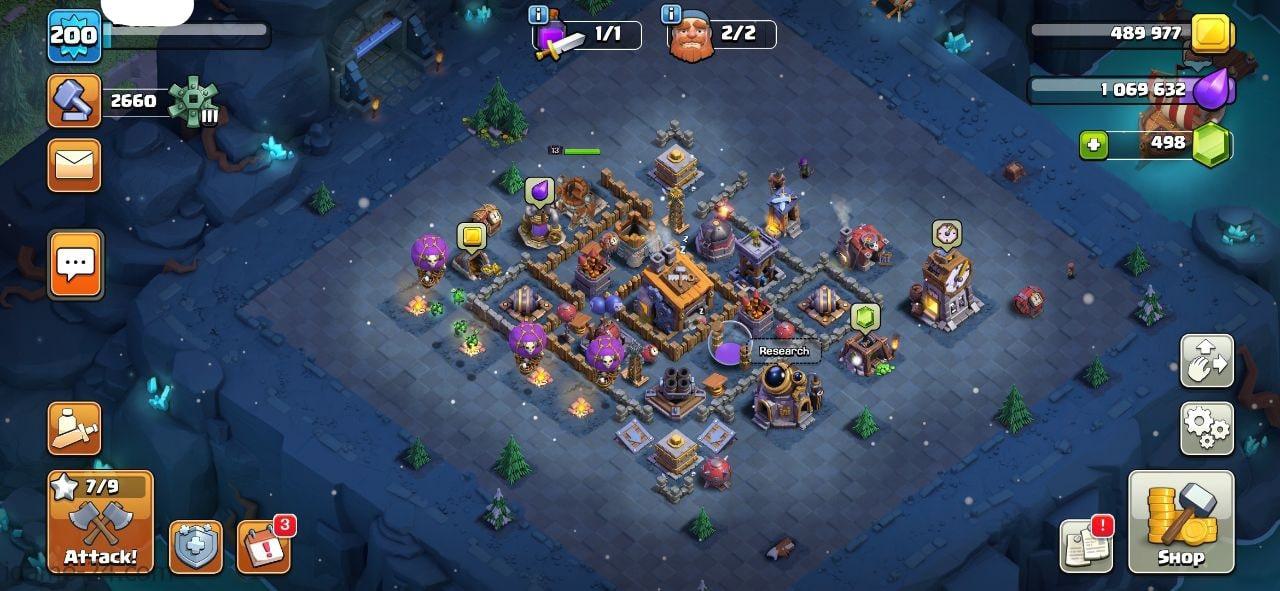Collect the purple elixir drop bubble
1280x591 pixels.
click(540, 190)
